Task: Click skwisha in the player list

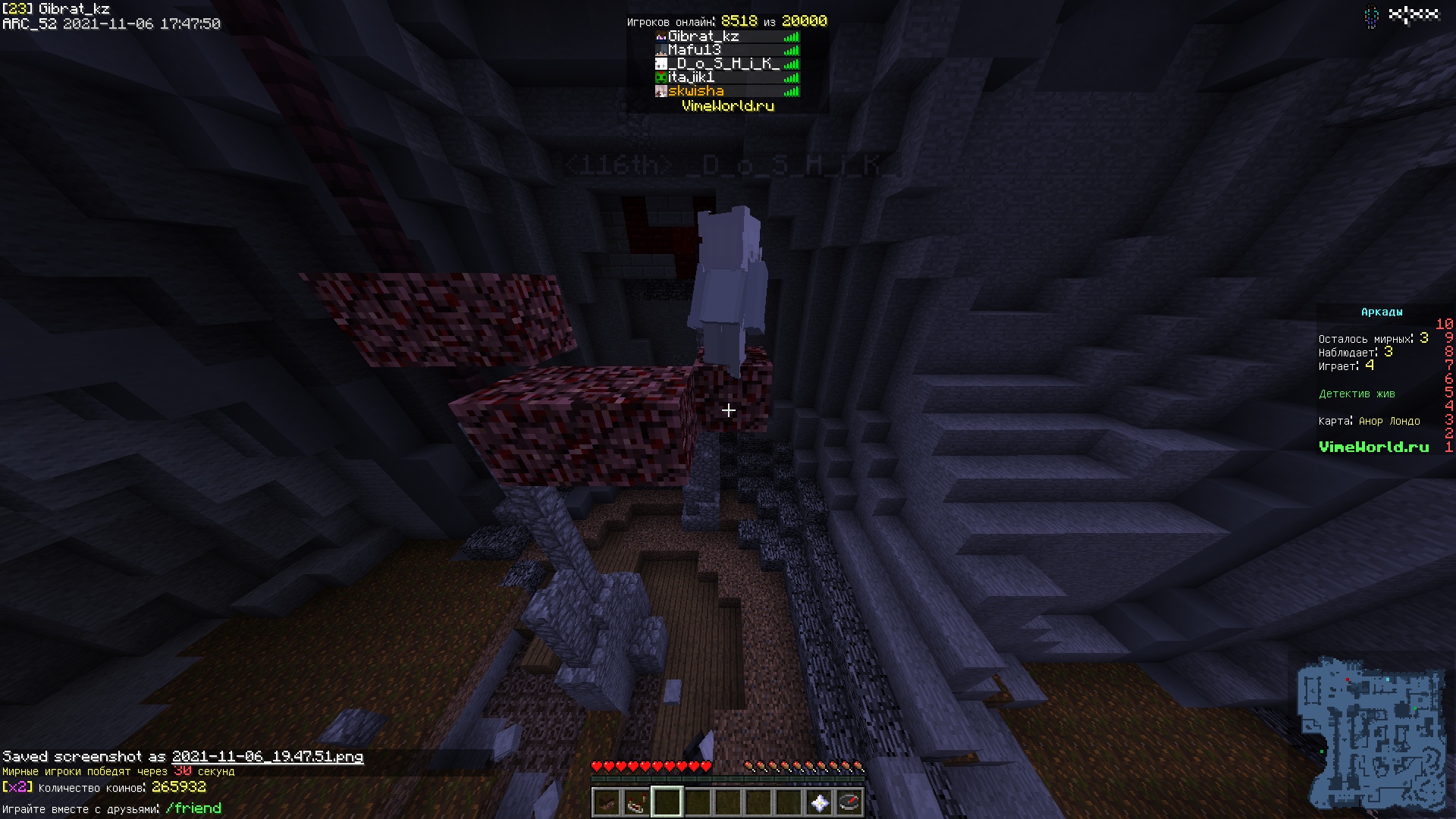Action: point(695,91)
